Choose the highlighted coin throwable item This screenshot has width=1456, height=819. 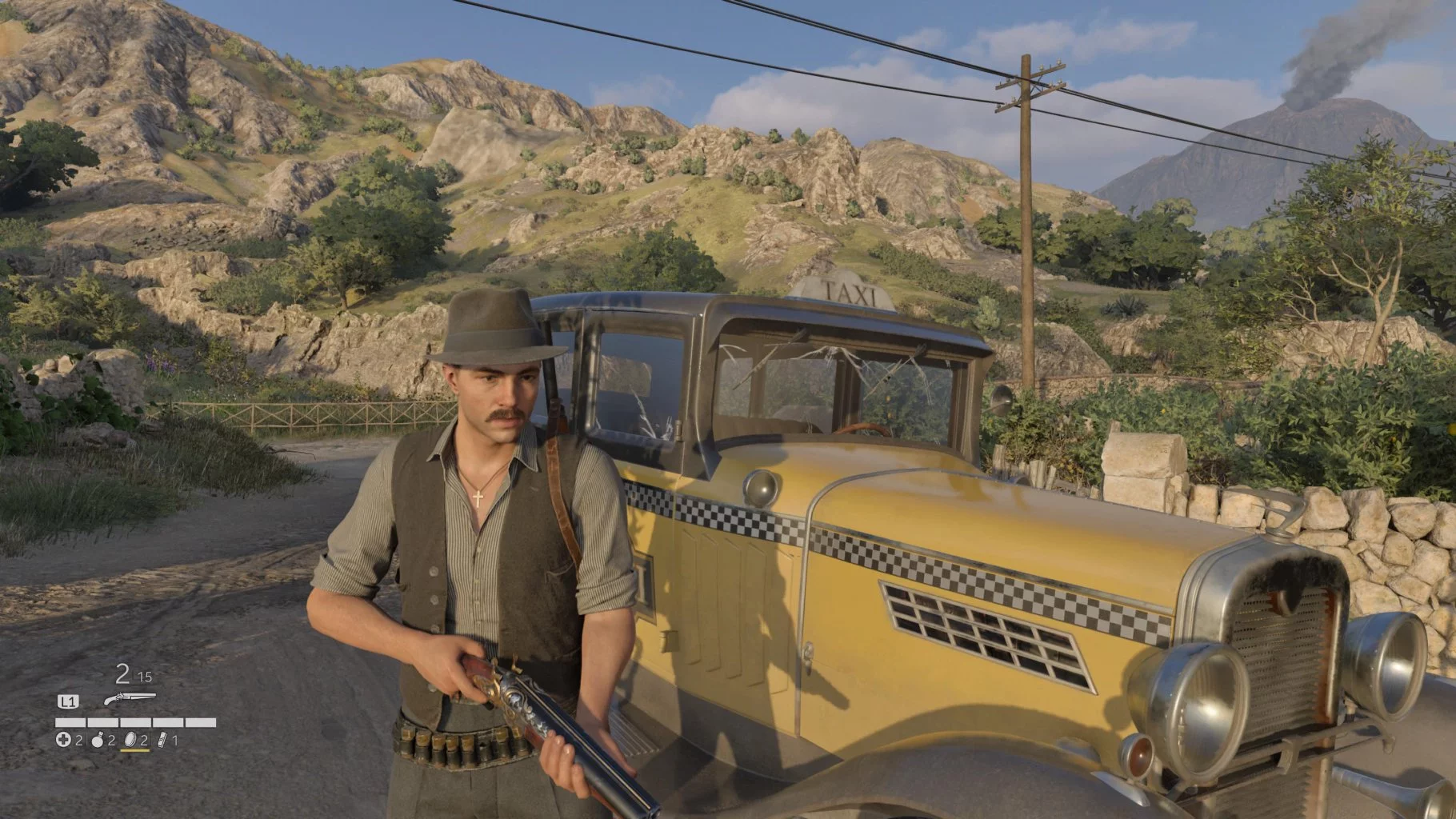tap(131, 741)
